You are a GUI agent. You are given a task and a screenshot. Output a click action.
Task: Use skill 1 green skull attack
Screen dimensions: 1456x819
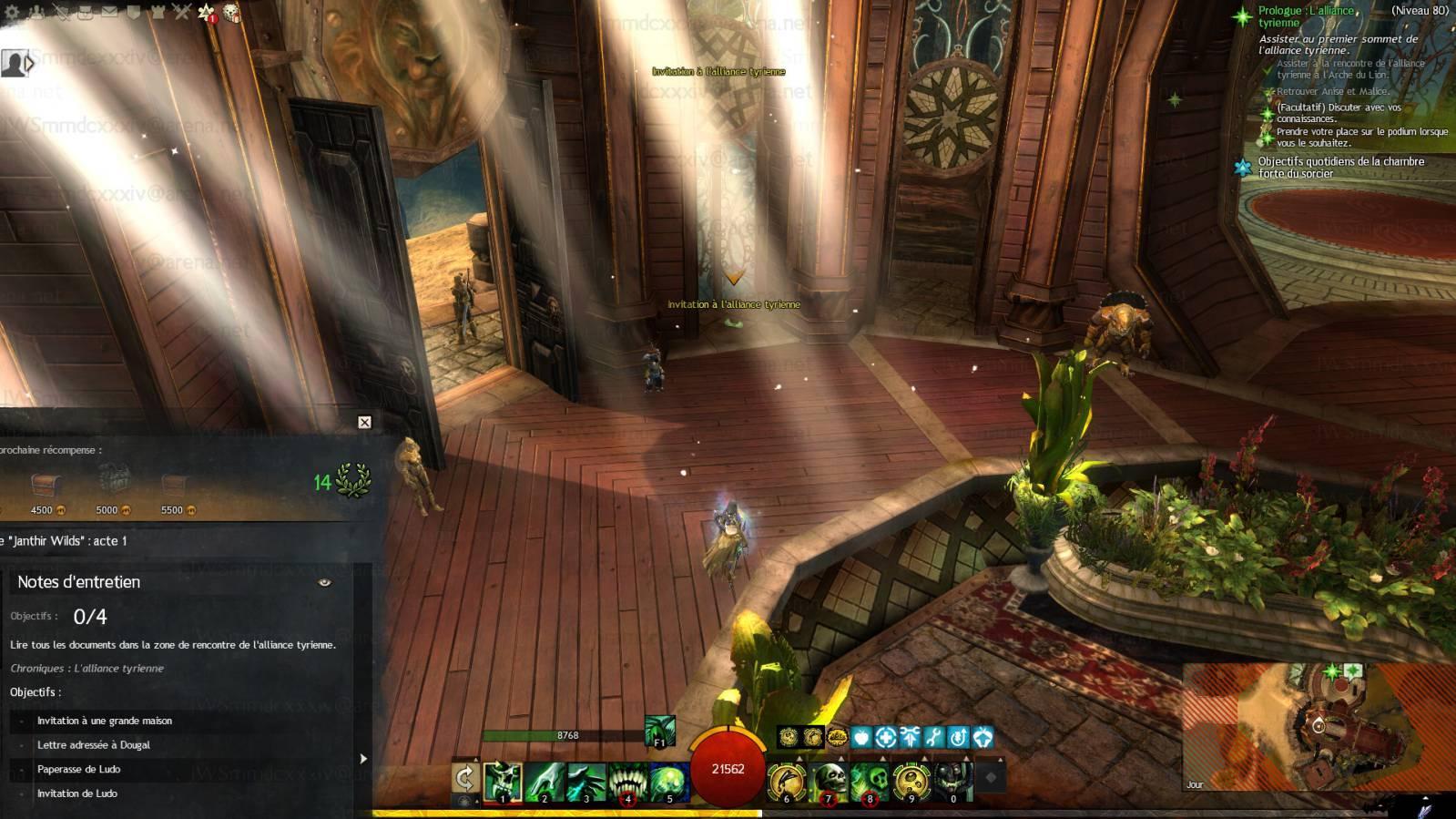pos(503,782)
